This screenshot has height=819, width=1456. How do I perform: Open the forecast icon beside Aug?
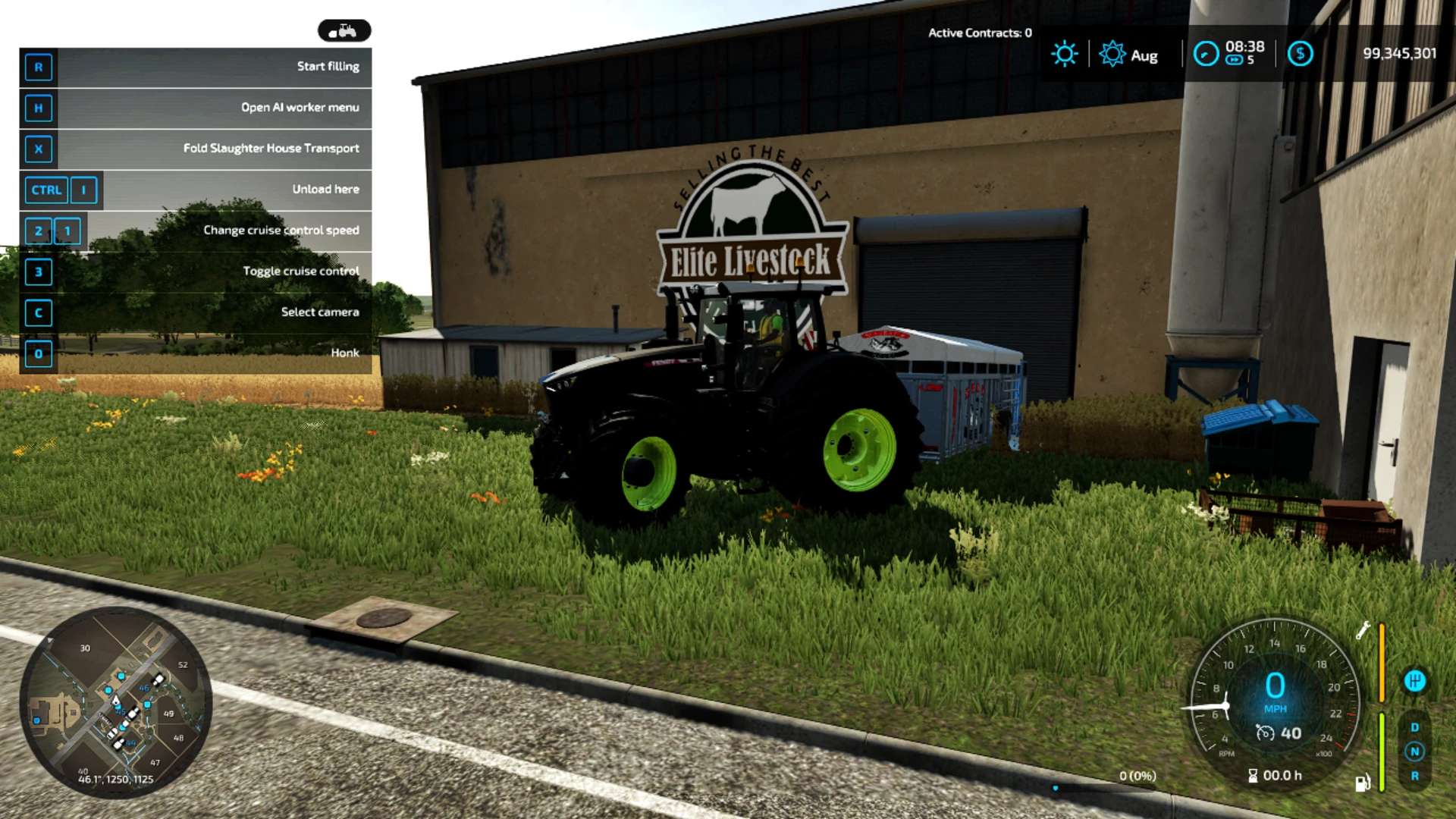(x=1112, y=54)
